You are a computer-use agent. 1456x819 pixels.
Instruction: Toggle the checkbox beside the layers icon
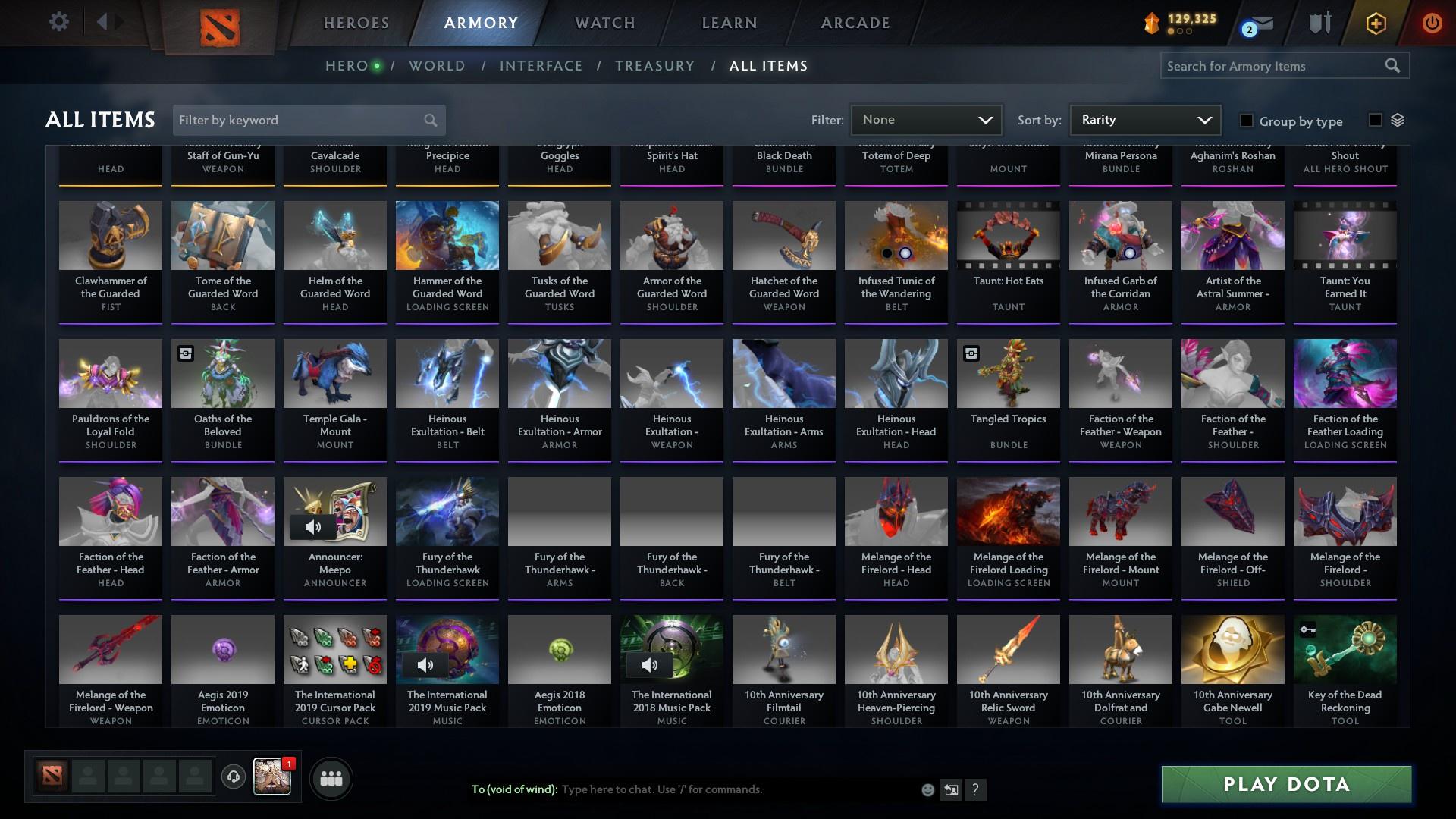point(1374,118)
